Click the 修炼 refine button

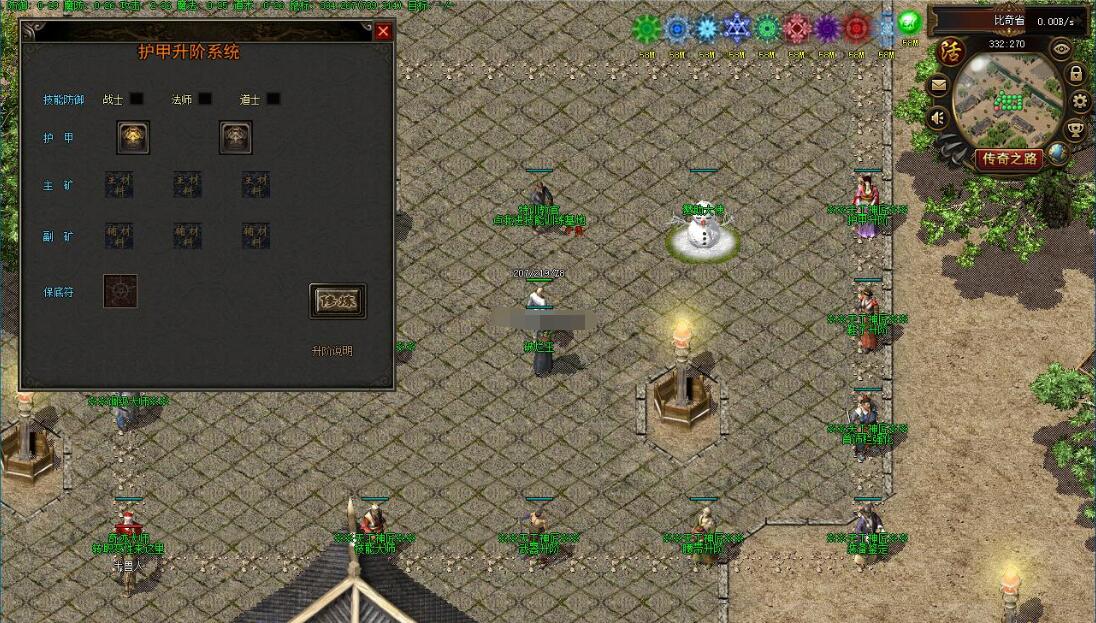[337, 301]
